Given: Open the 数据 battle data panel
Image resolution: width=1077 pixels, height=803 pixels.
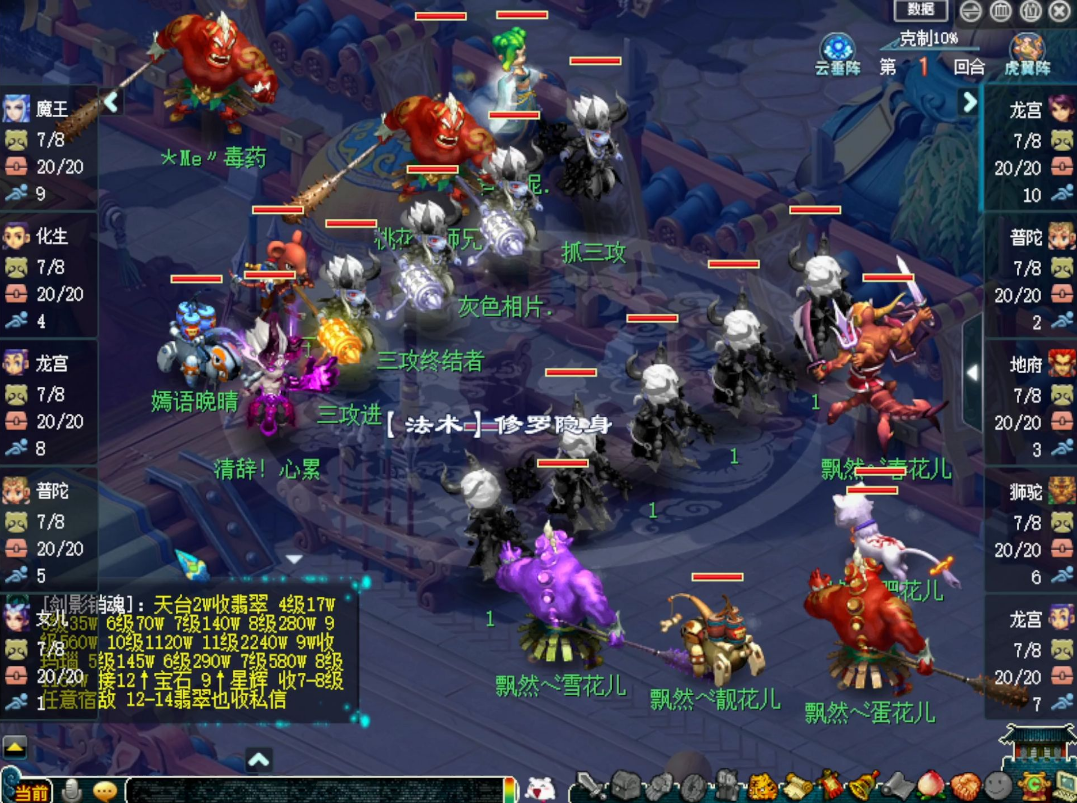Looking at the screenshot, I should coord(920,10).
